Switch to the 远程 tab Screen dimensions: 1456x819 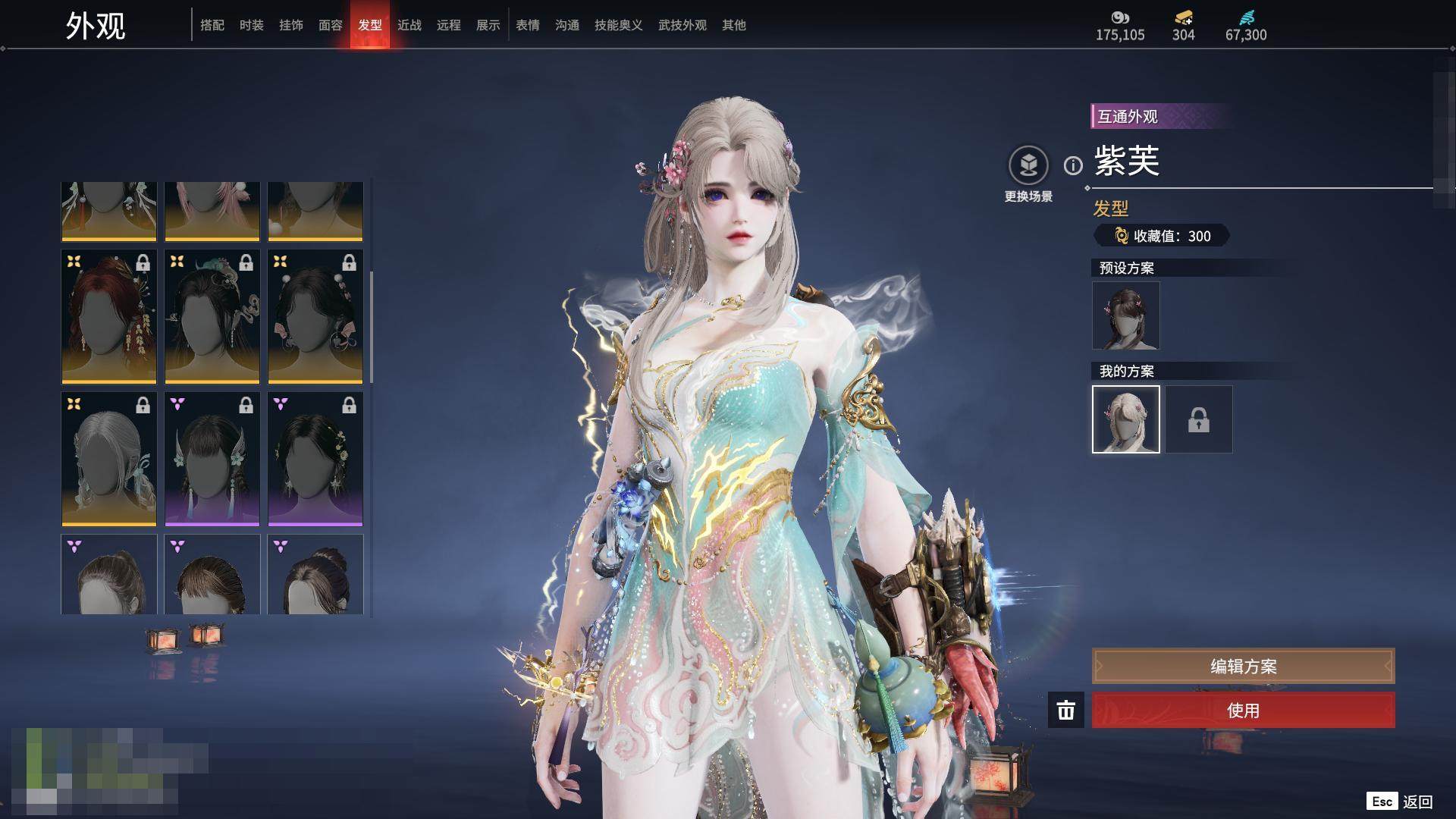point(448,25)
